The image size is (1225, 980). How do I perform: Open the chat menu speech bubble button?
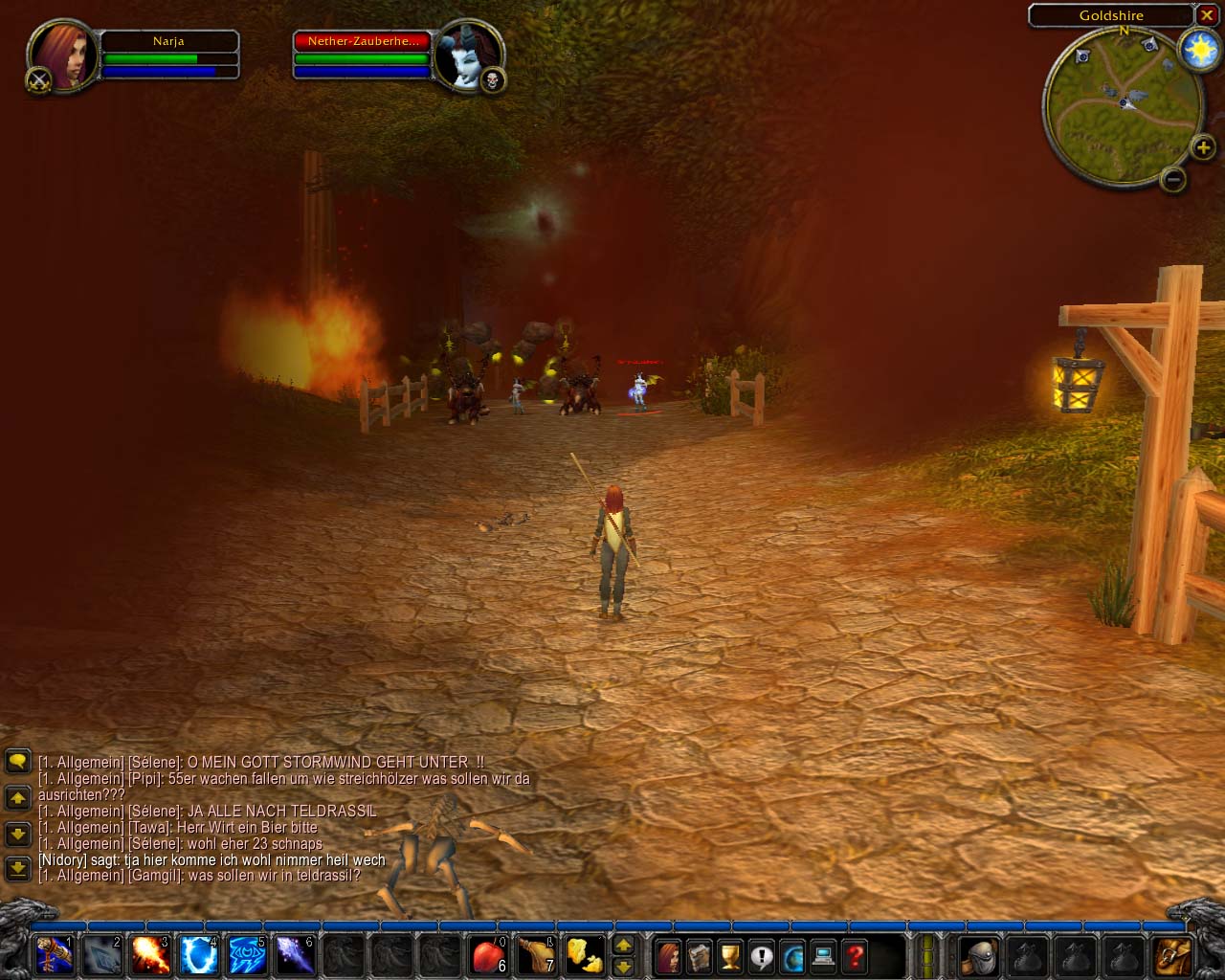(17, 762)
